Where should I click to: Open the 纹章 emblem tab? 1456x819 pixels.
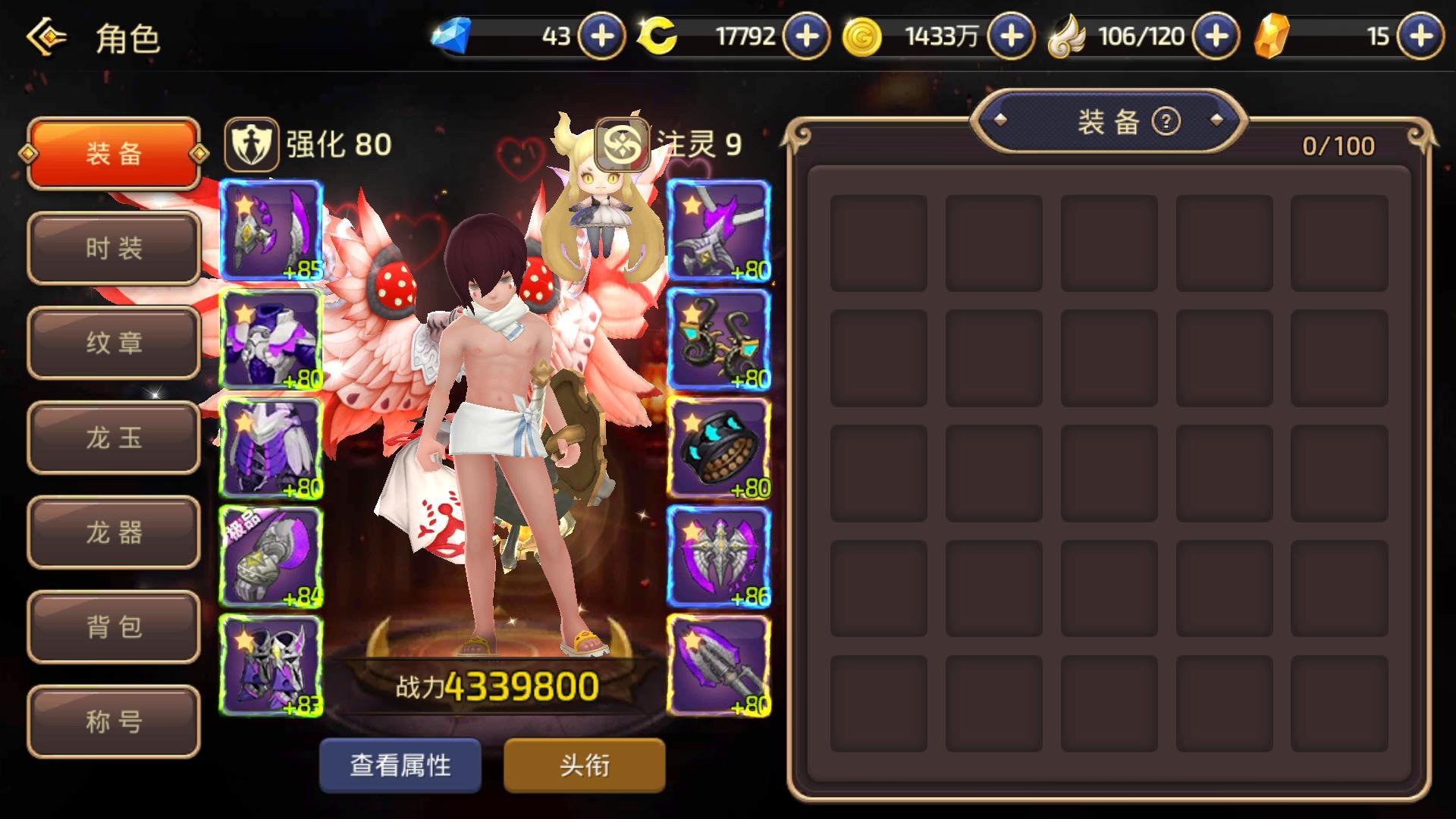114,343
